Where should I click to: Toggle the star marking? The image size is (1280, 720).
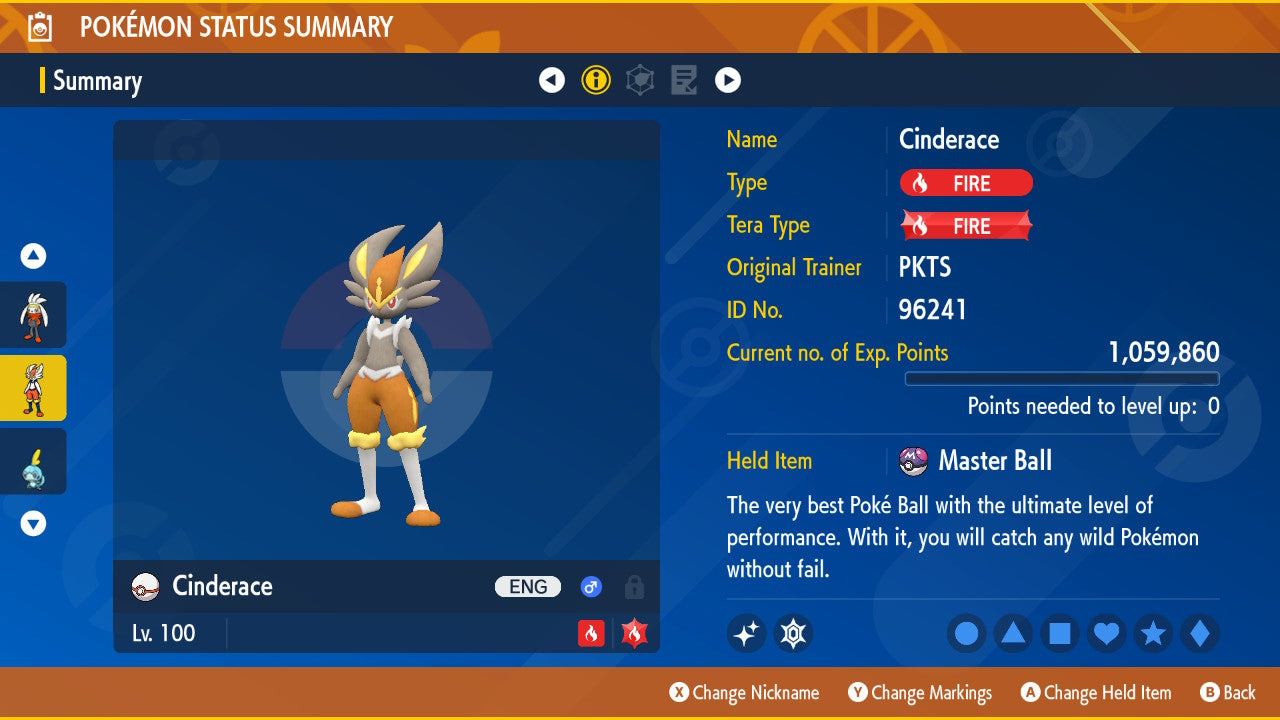pos(1152,632)
